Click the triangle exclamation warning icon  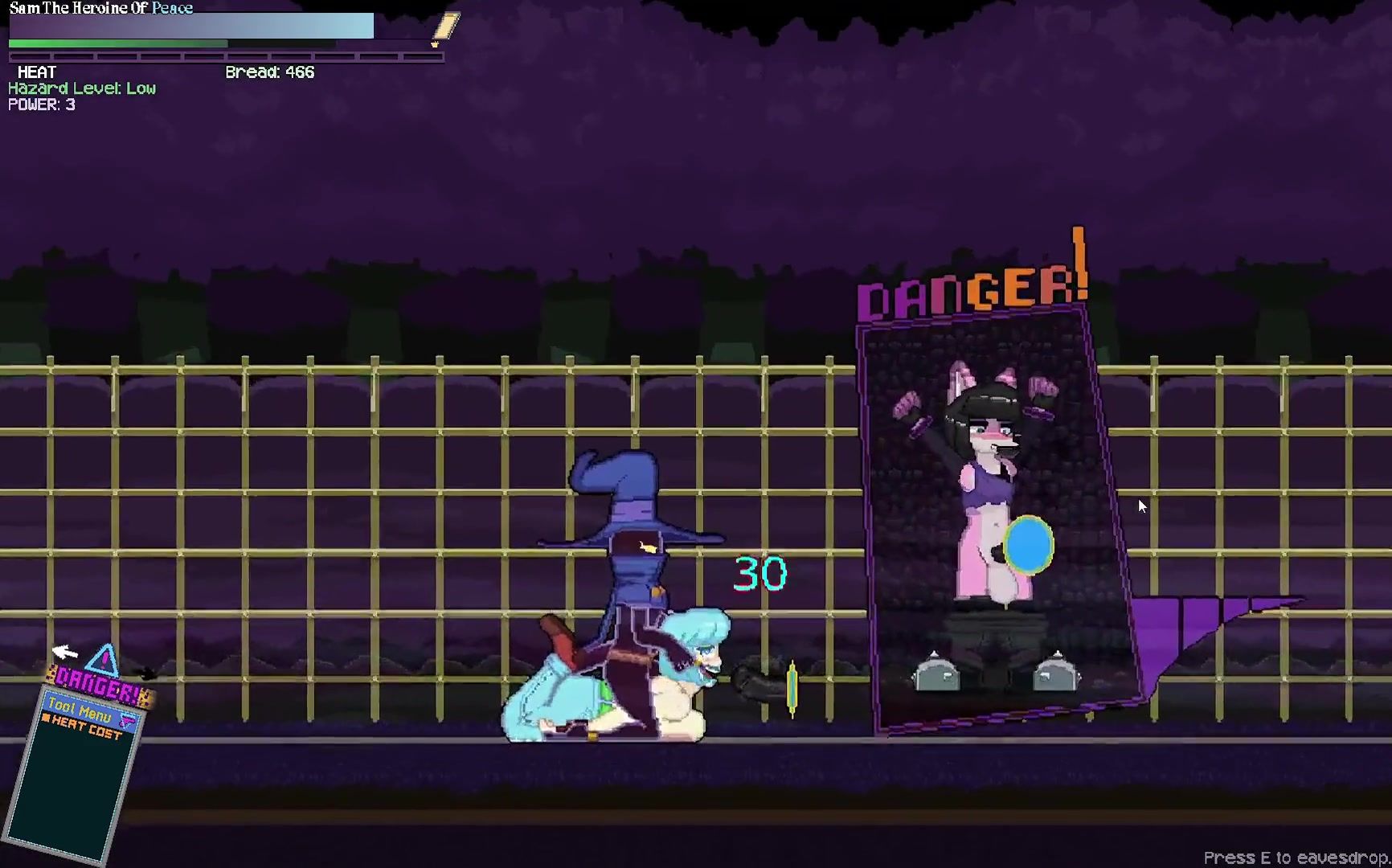[x=102, y=661]
